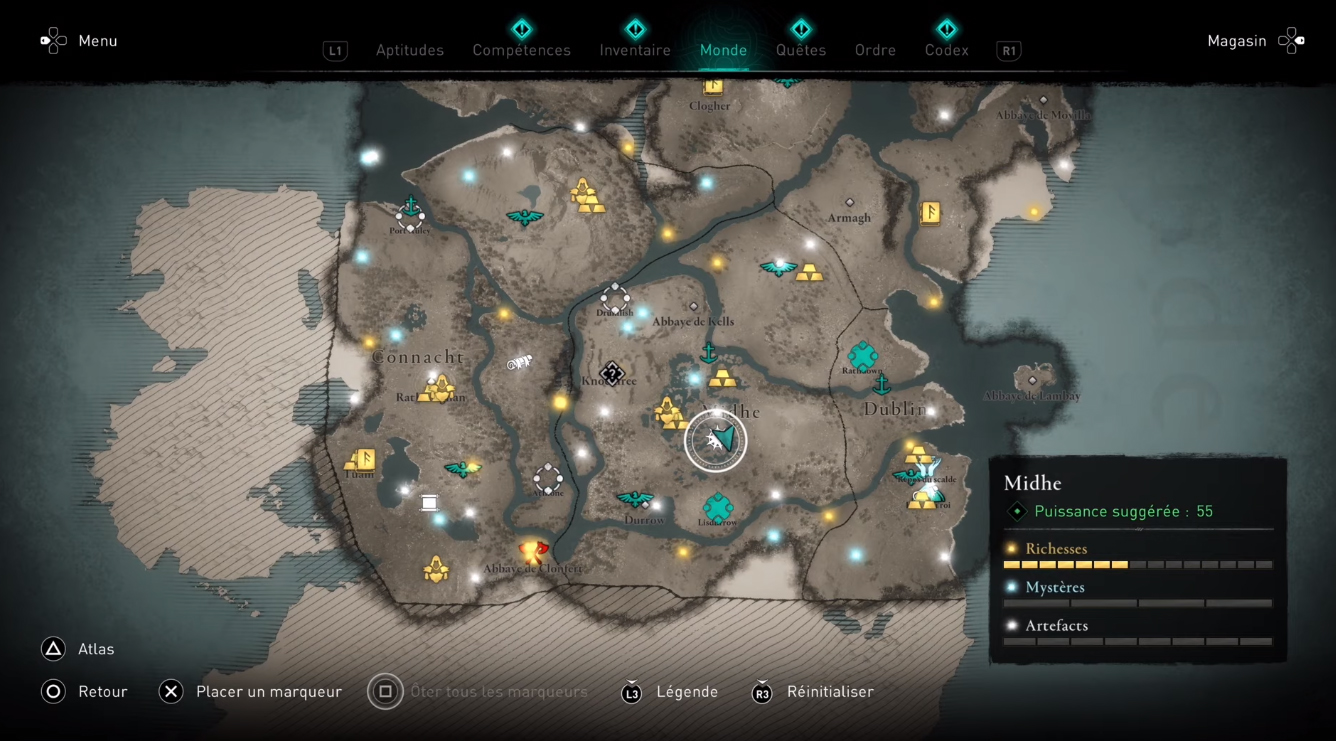Choose the Knockfree question mark marker
The width and height of the screenshot is (1336, 741).
611,372
